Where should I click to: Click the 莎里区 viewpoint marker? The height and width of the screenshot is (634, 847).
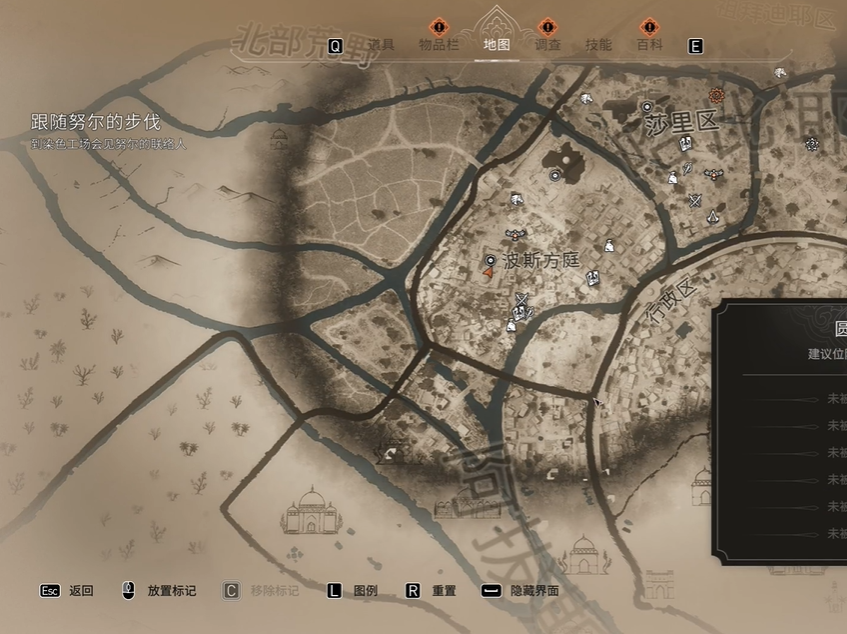point(647,107)
